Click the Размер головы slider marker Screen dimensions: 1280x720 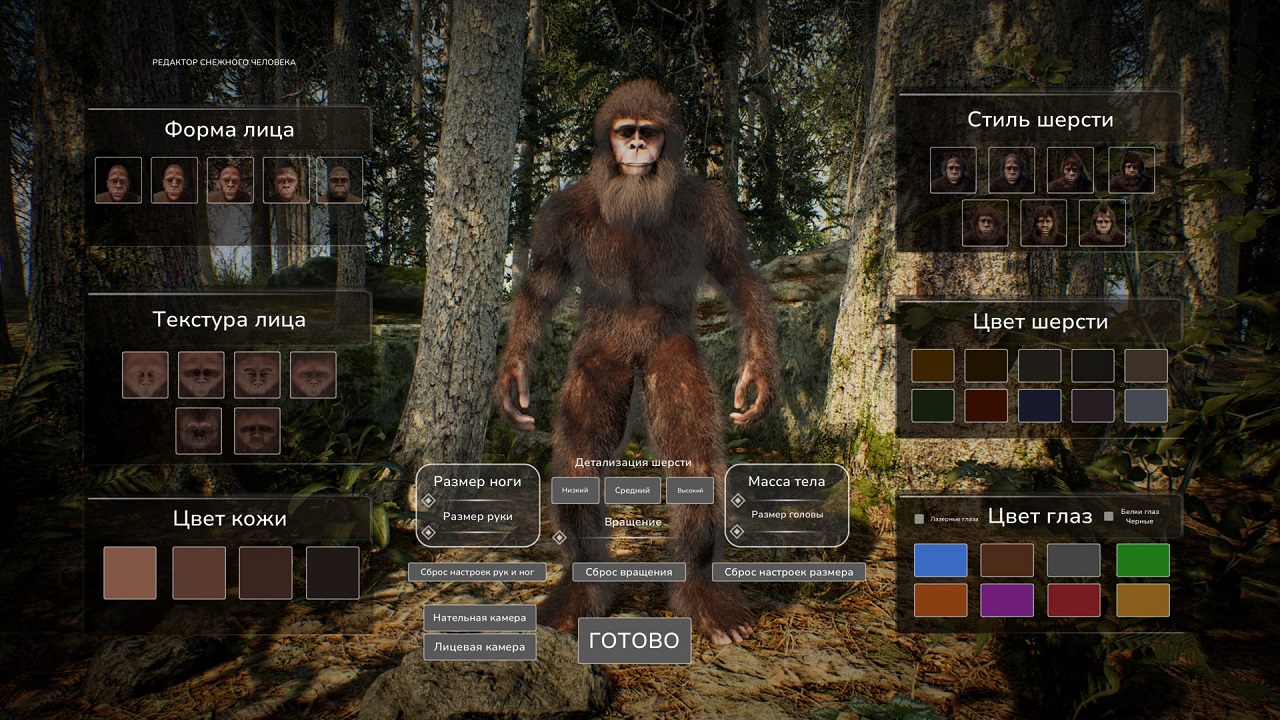(x=736, y=532)
